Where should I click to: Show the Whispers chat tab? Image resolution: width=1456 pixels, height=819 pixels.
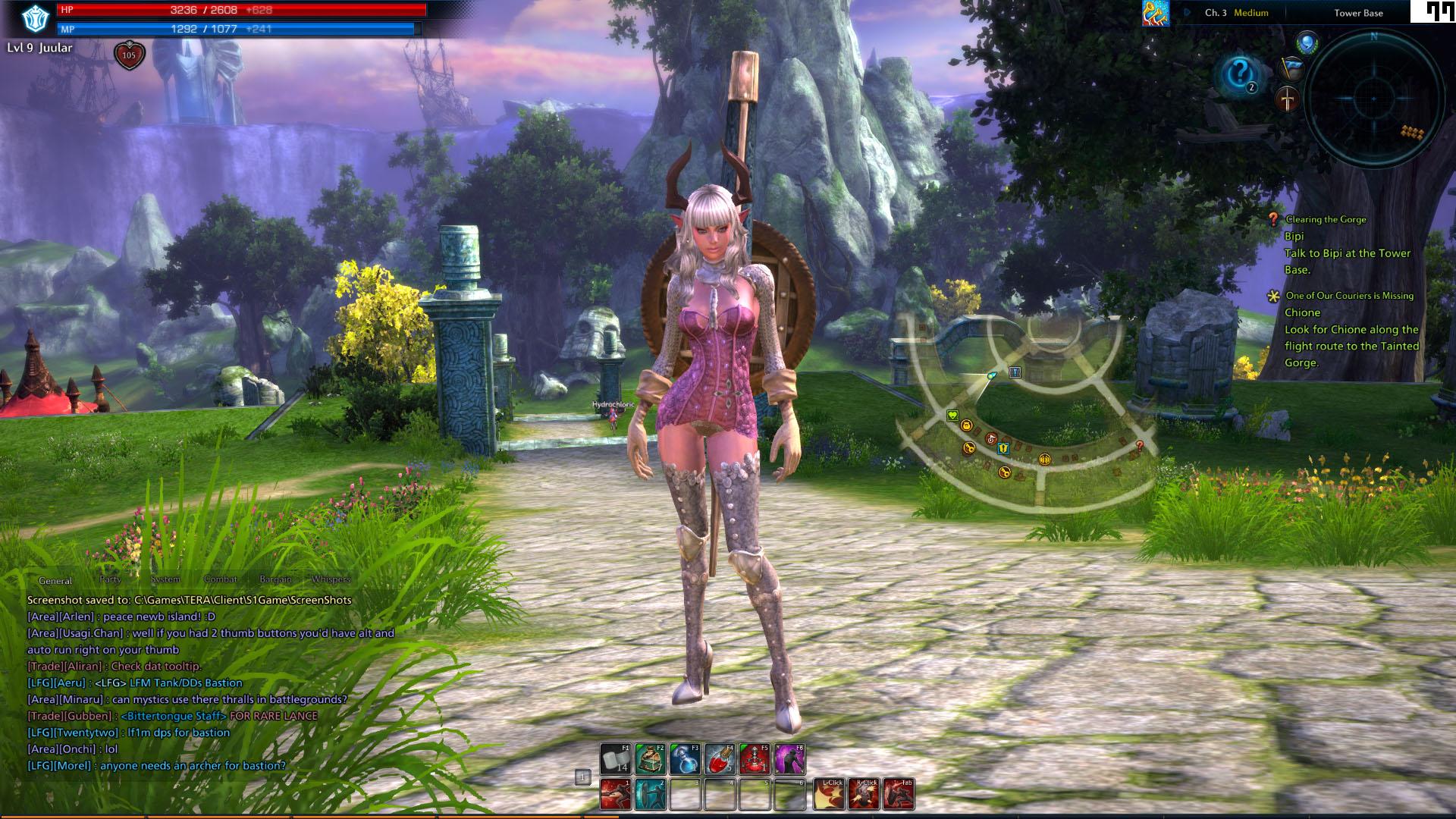point(331,579)
